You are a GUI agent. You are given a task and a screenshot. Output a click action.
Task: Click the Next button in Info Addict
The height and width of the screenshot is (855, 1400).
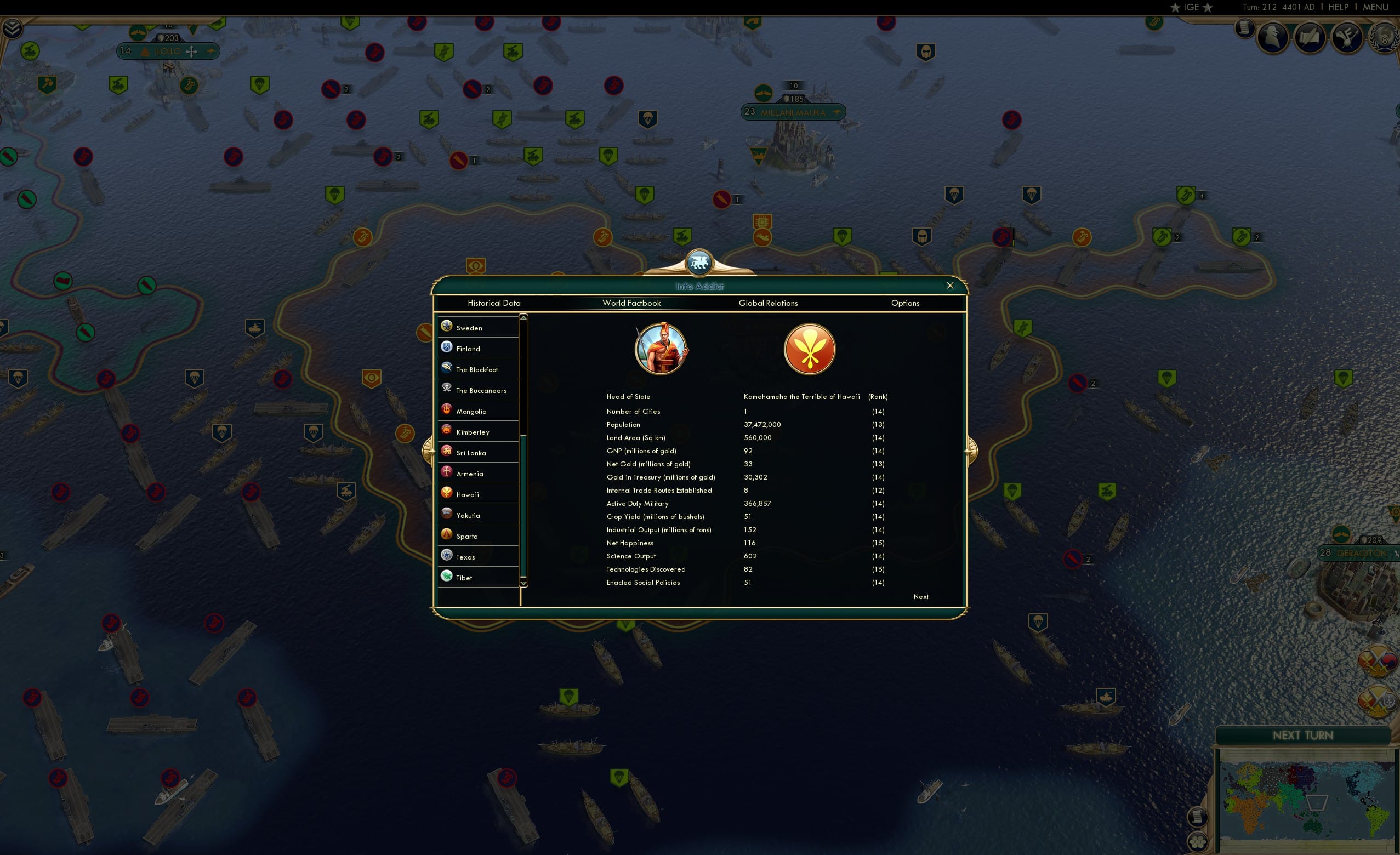click(x=921, y=596)
